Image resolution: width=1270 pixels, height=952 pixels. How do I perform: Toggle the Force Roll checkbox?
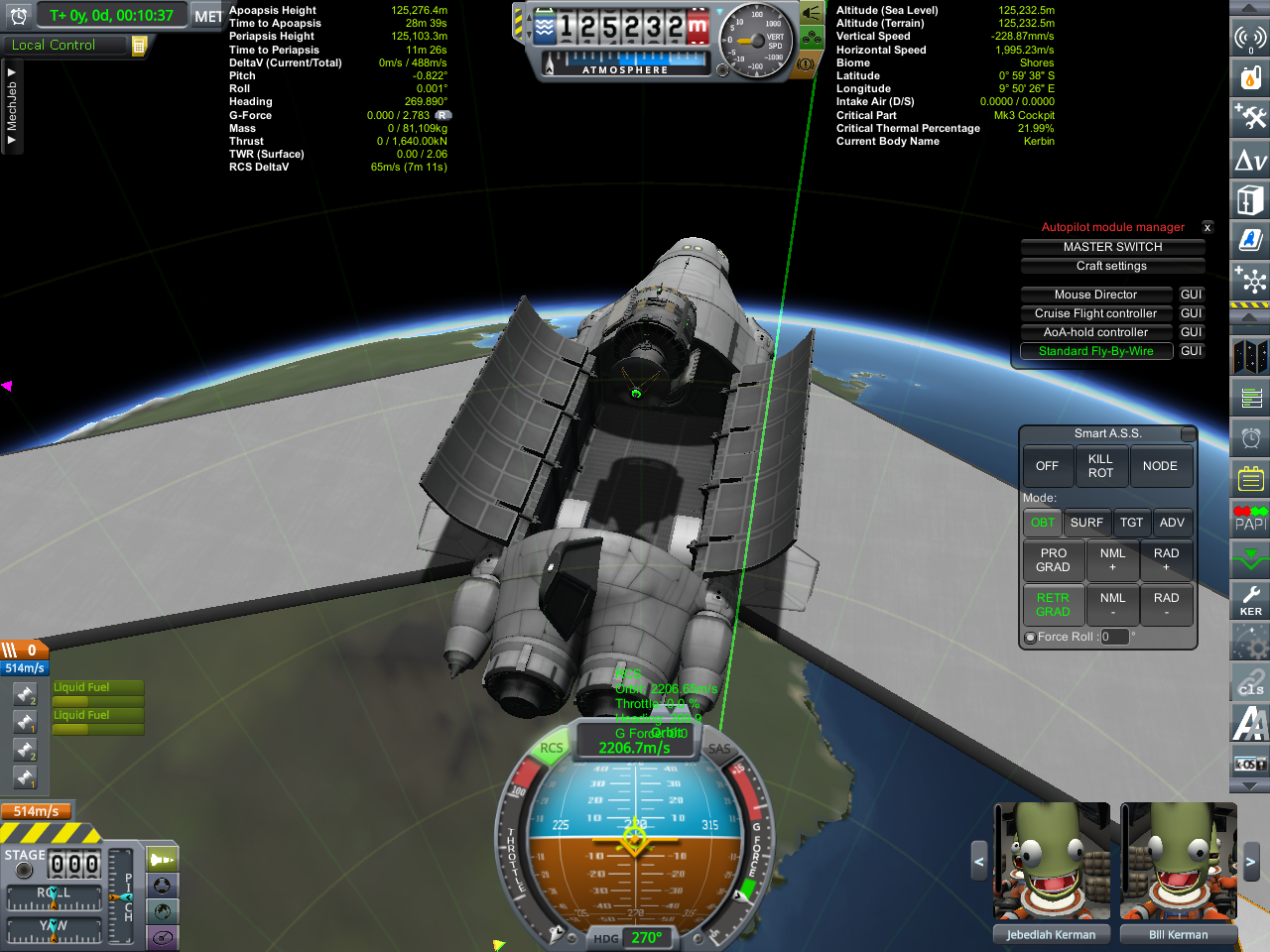pos(1030,638)
